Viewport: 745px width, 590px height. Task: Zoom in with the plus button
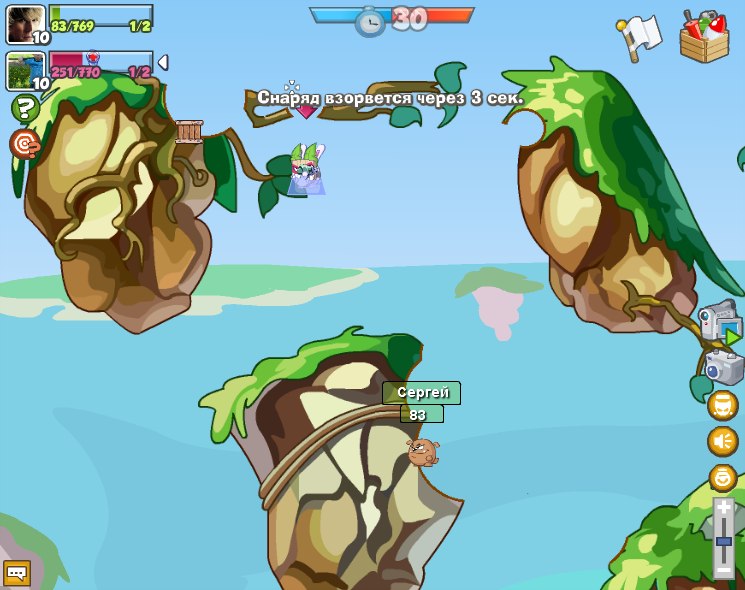pyautogui.click(x=723, y=509)
